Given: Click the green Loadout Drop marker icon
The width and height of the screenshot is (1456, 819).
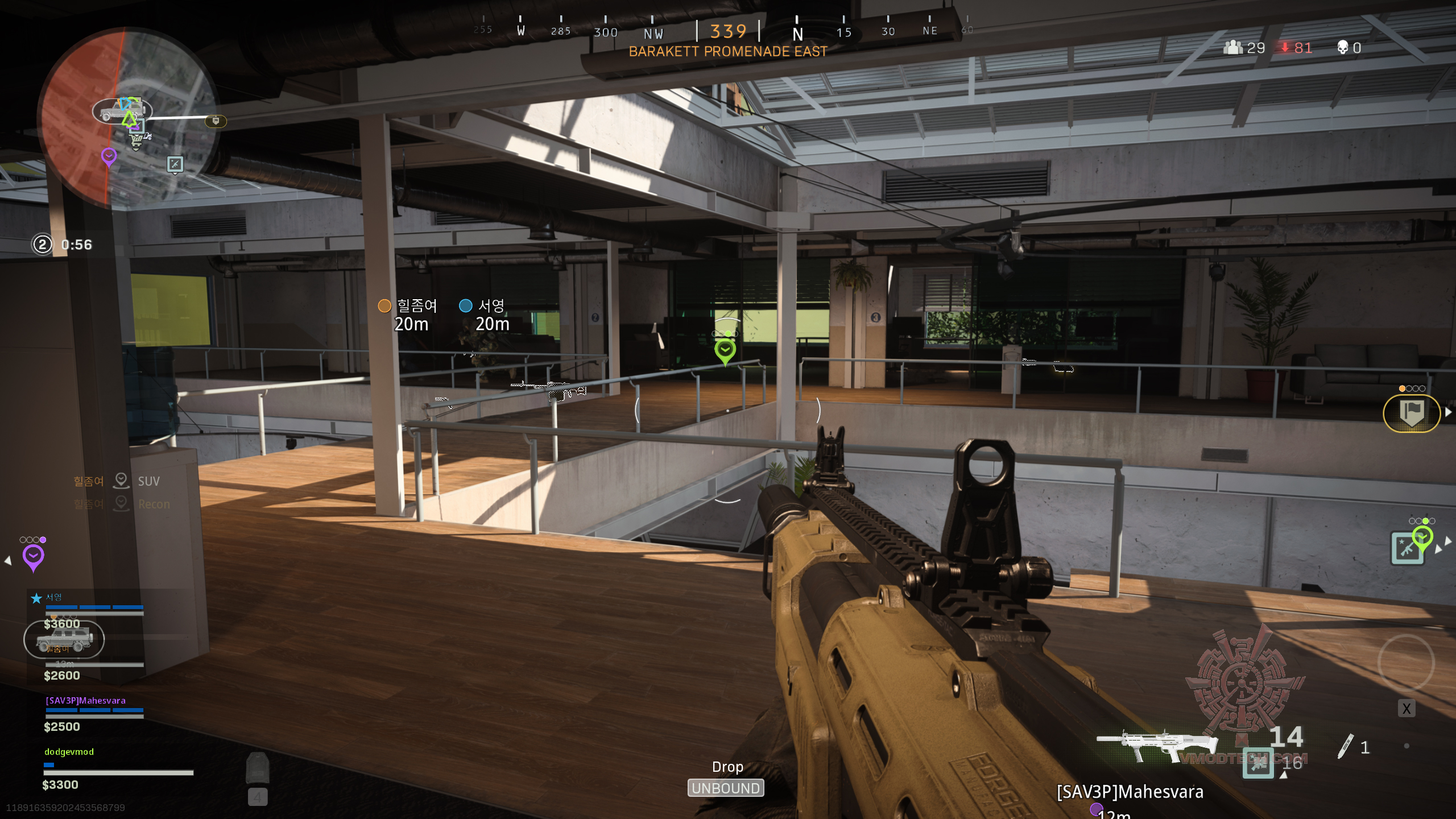Looking at the screenshot, I should [x=725, y=349].
